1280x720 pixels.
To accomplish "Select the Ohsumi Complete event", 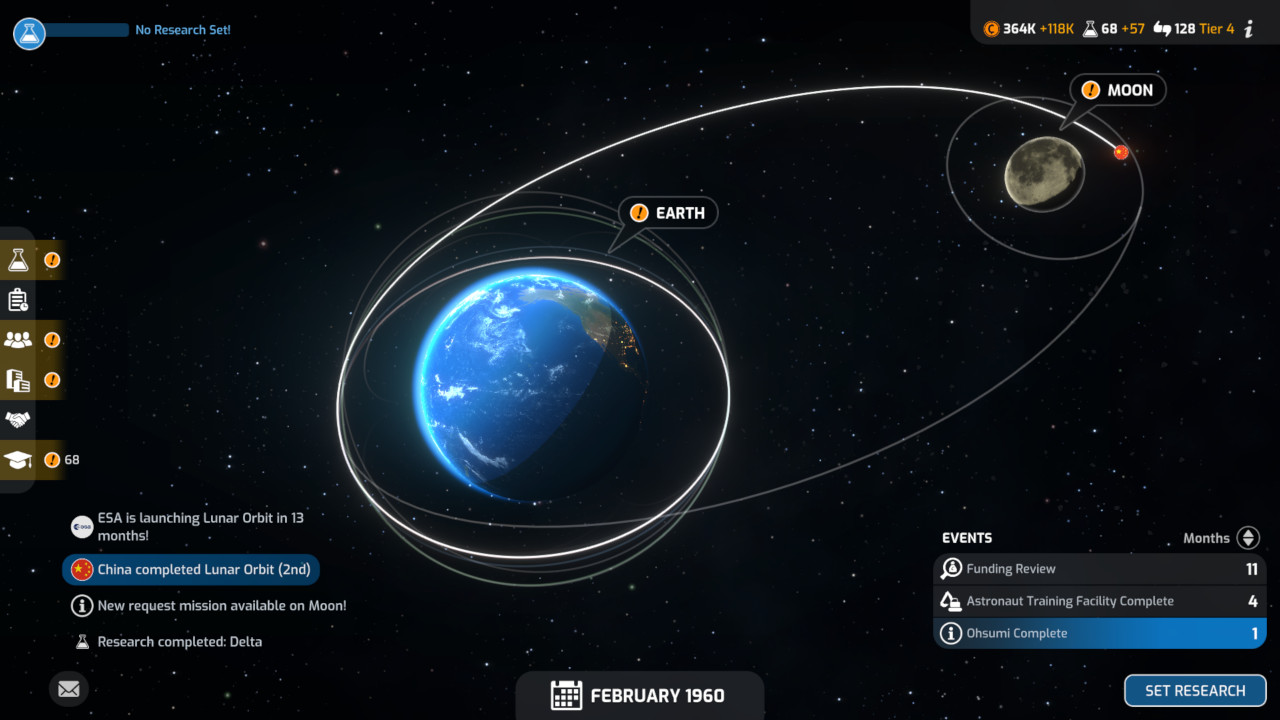I will (1100, 633).
